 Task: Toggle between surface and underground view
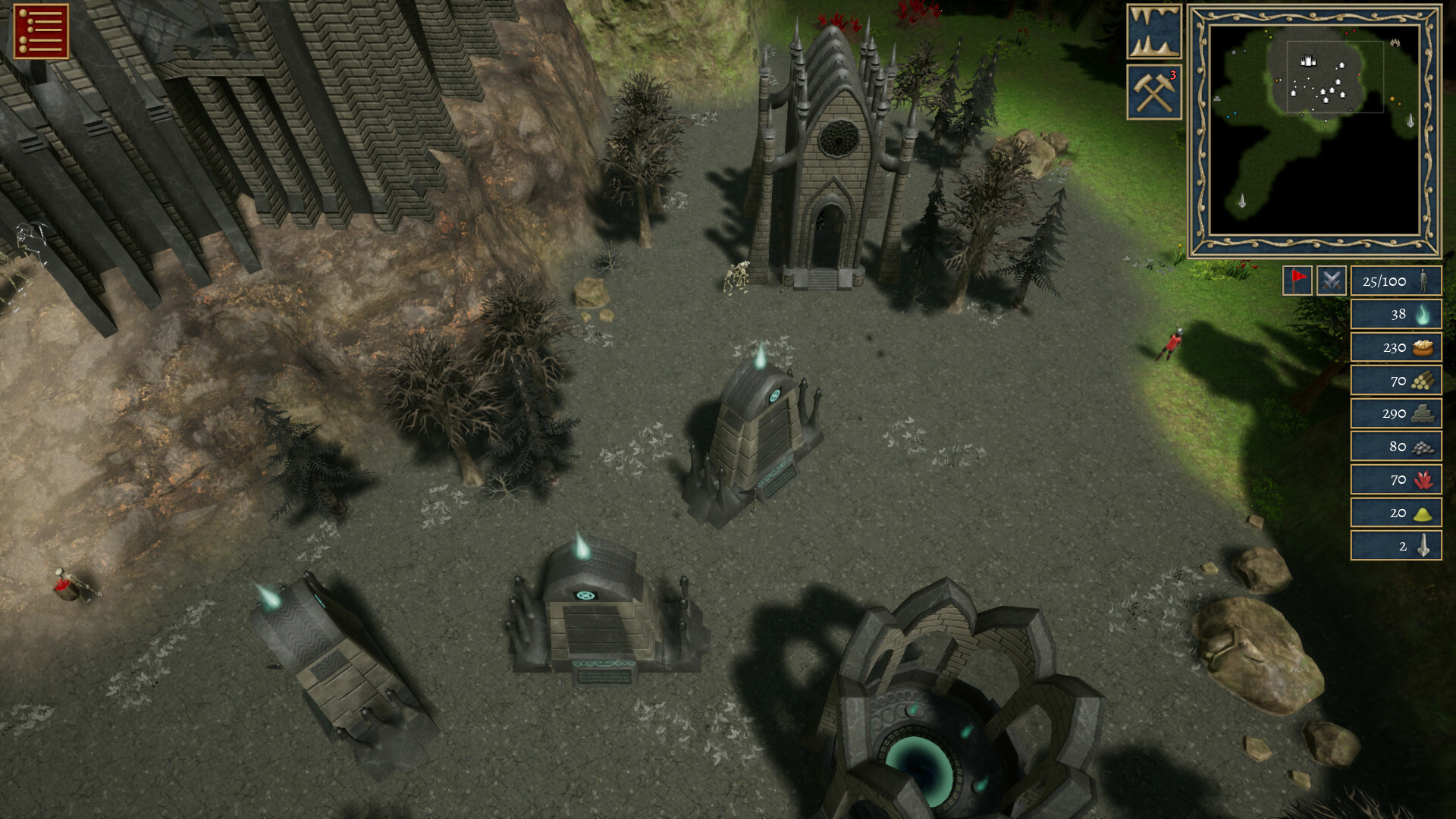pyautogui.click(x=1153, y=30)
